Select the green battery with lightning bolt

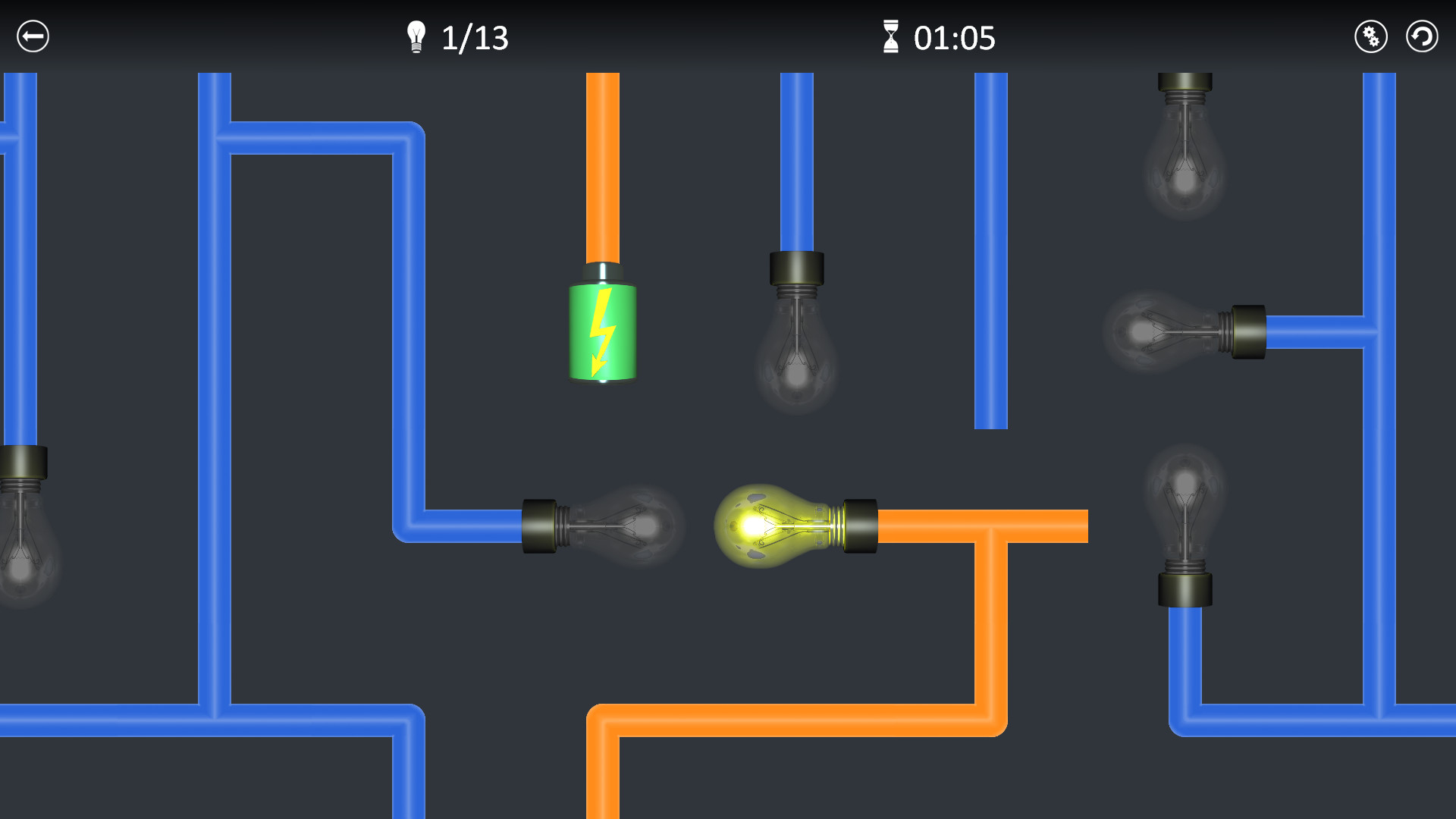(601, 331)
